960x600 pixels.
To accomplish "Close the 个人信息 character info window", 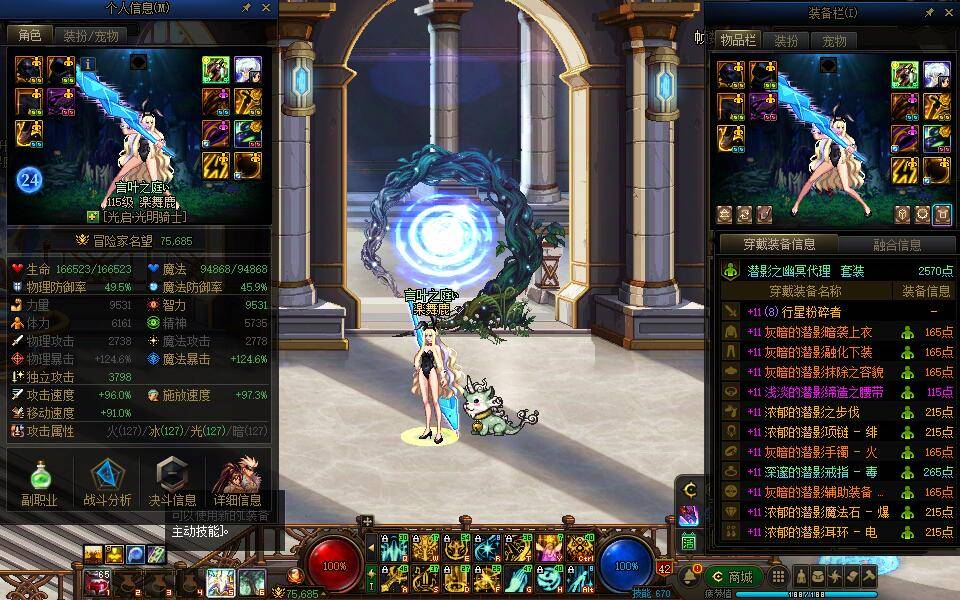I will [x=266, y=8].
